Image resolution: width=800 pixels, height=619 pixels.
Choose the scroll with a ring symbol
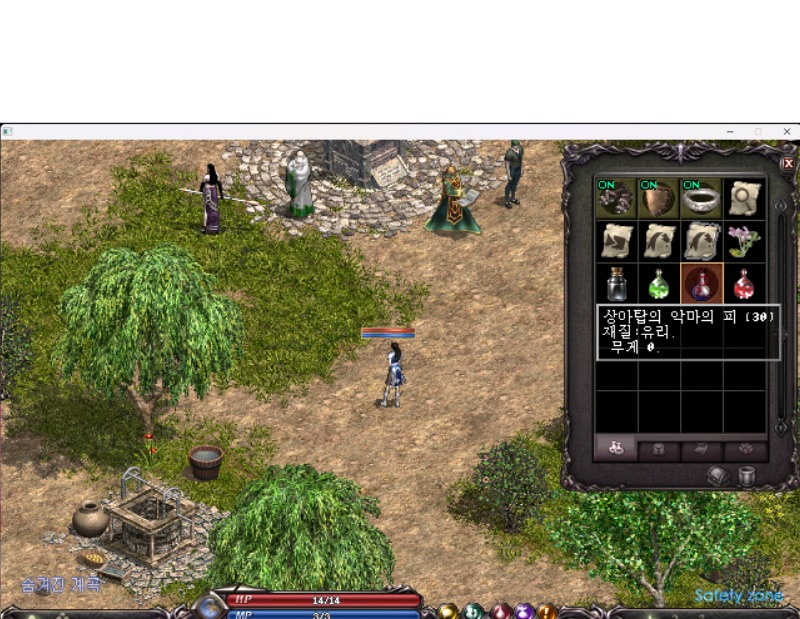point(745,198)
